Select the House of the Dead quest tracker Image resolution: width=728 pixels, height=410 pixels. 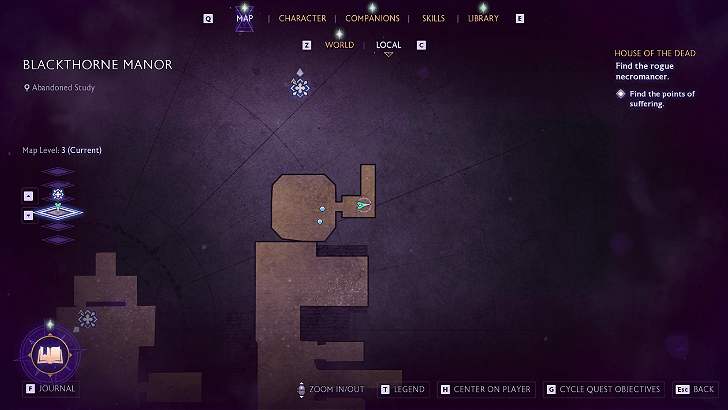(655, 52)
